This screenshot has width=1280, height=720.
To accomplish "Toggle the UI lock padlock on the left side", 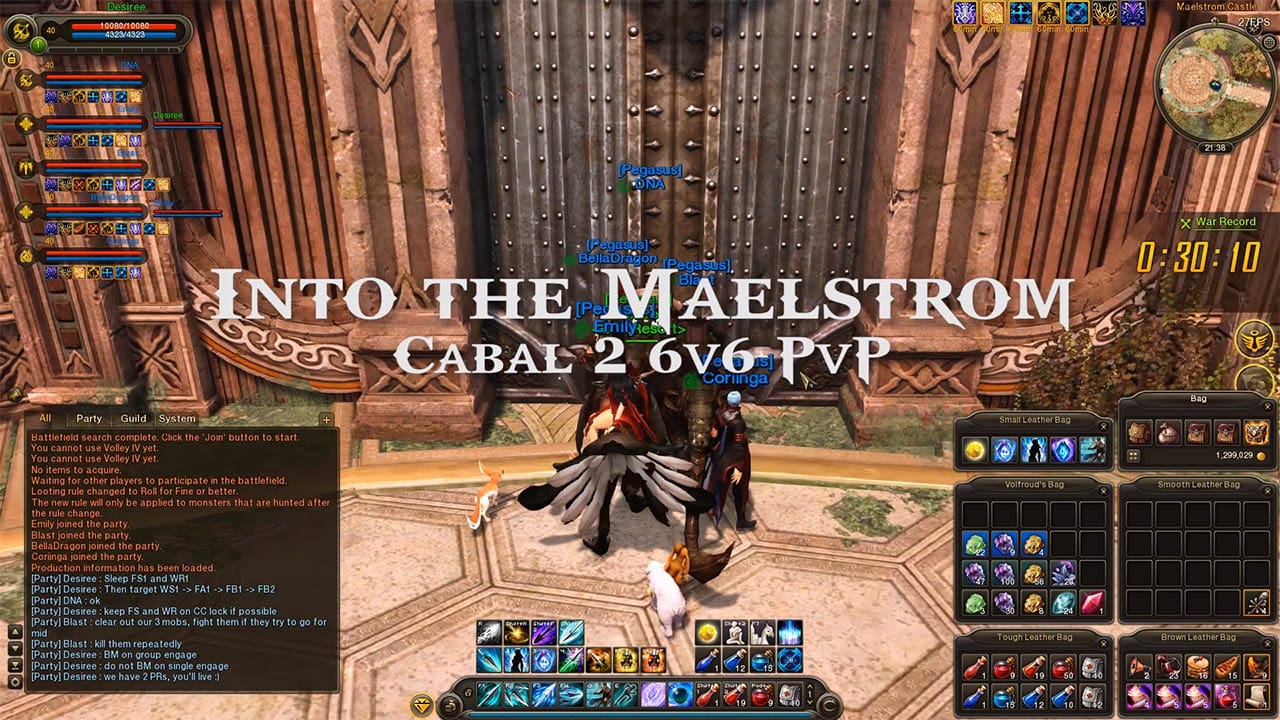I will pos(12,58).
